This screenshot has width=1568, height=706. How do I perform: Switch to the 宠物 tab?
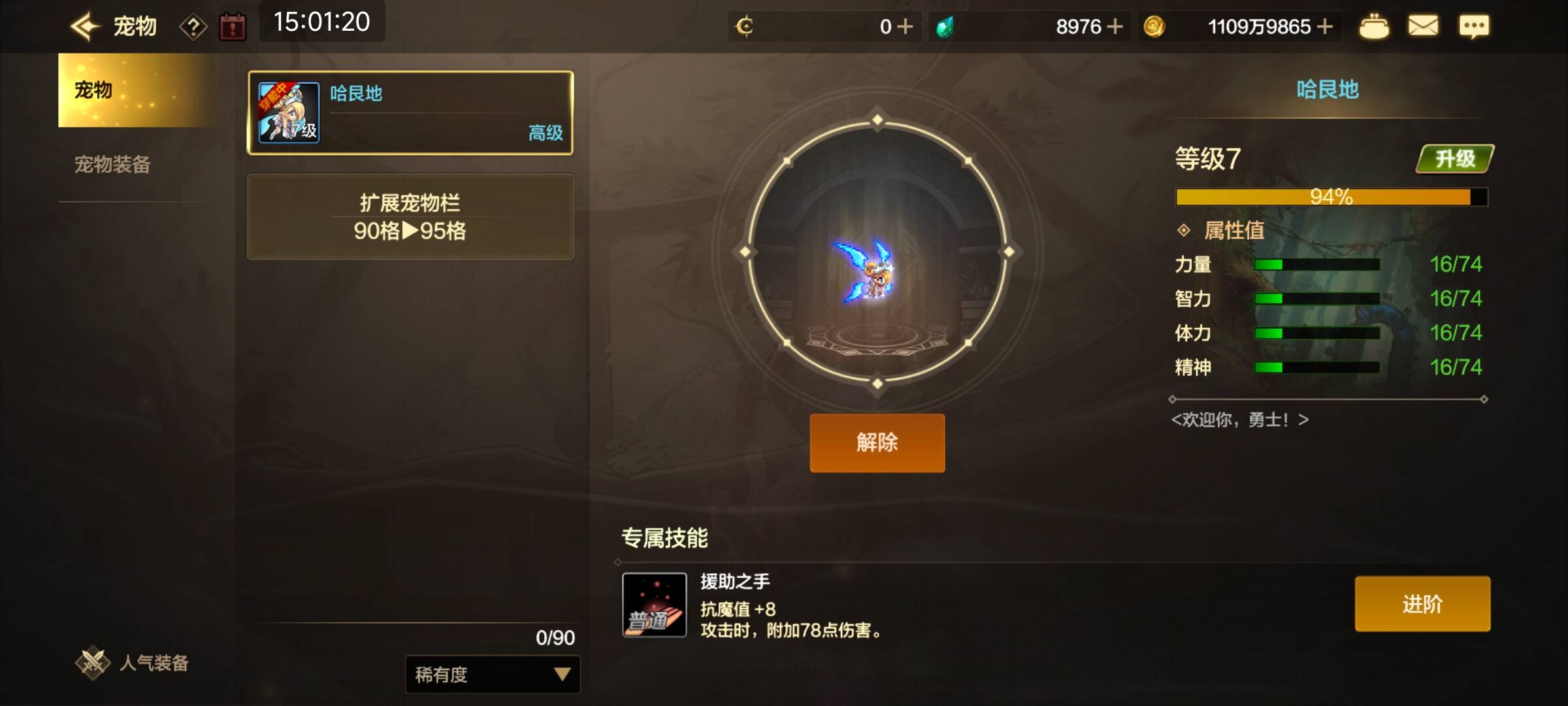pos(134,90)
